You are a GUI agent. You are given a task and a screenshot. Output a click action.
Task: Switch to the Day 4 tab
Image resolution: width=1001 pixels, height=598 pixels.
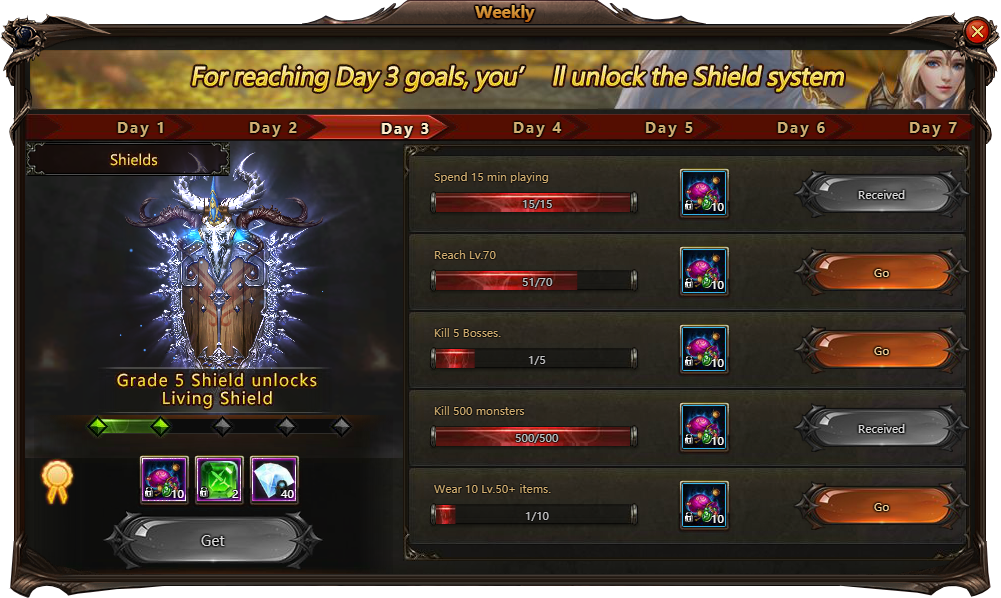point(537,128)
